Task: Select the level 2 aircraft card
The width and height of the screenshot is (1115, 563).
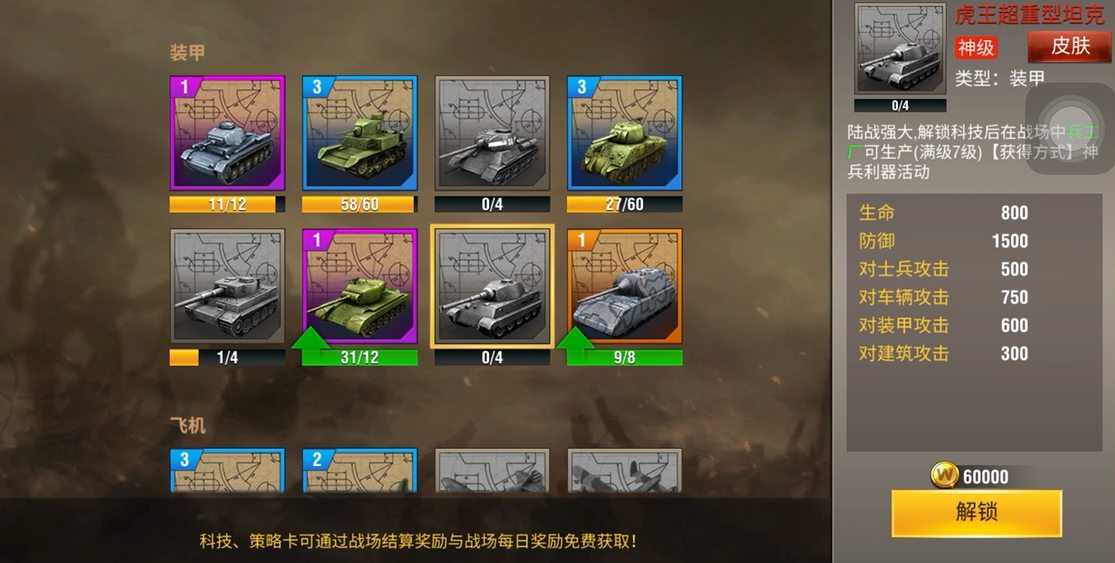Action: [x=359, y=471]
